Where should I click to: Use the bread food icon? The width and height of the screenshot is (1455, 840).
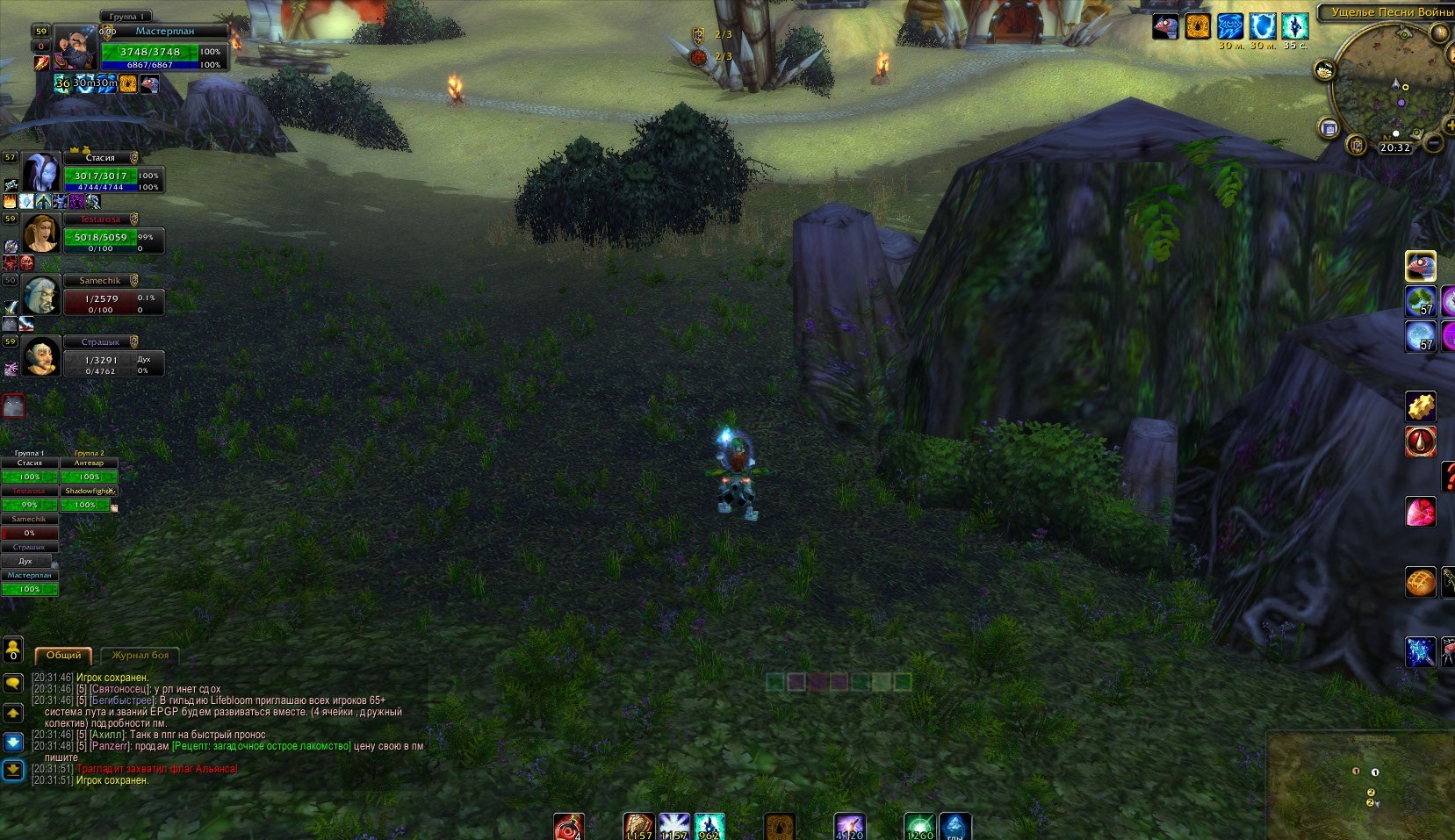pyautogui.click(x=1420, y=581)
